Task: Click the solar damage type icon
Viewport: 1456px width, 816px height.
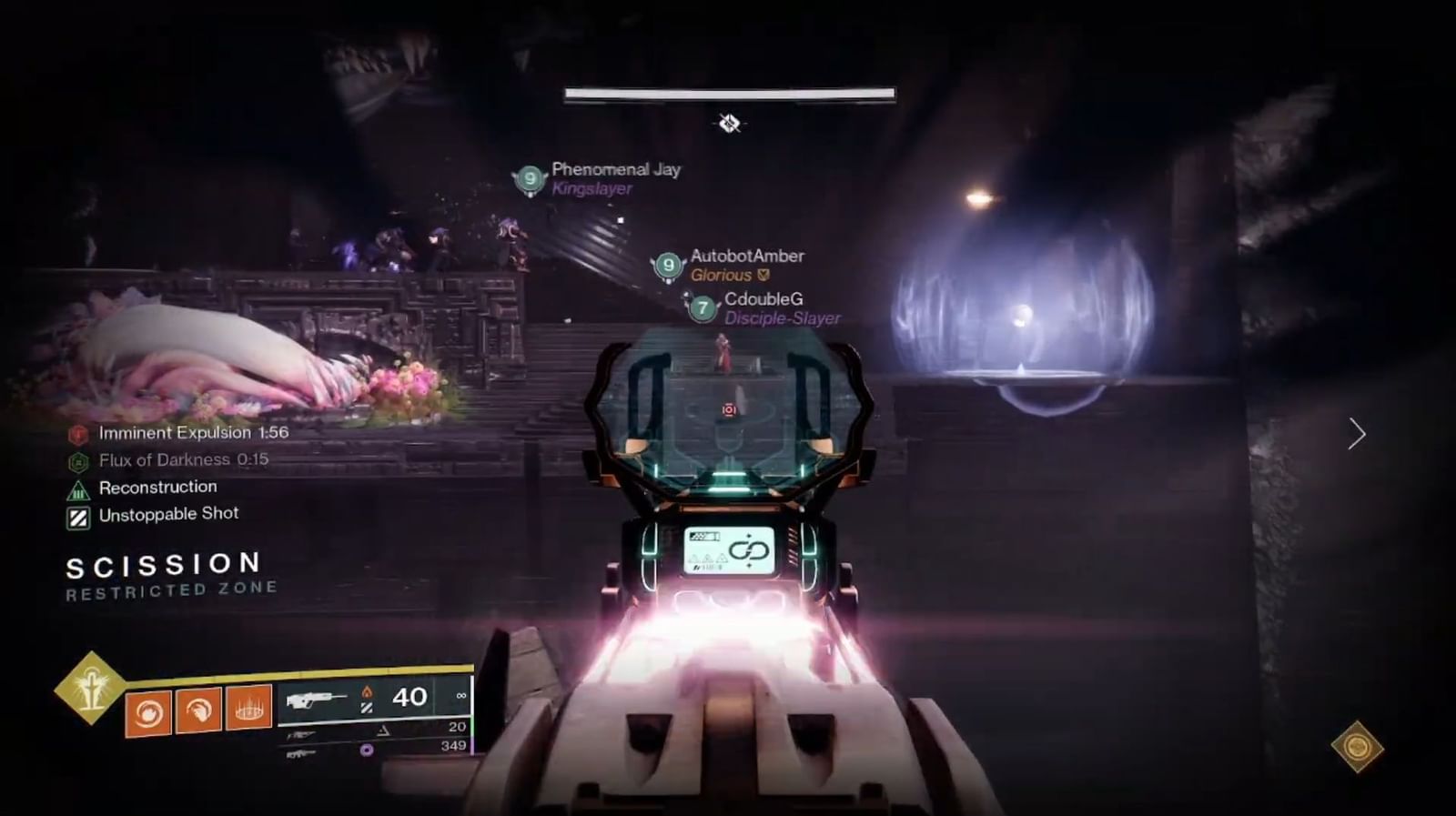Action: pos(369,692)
